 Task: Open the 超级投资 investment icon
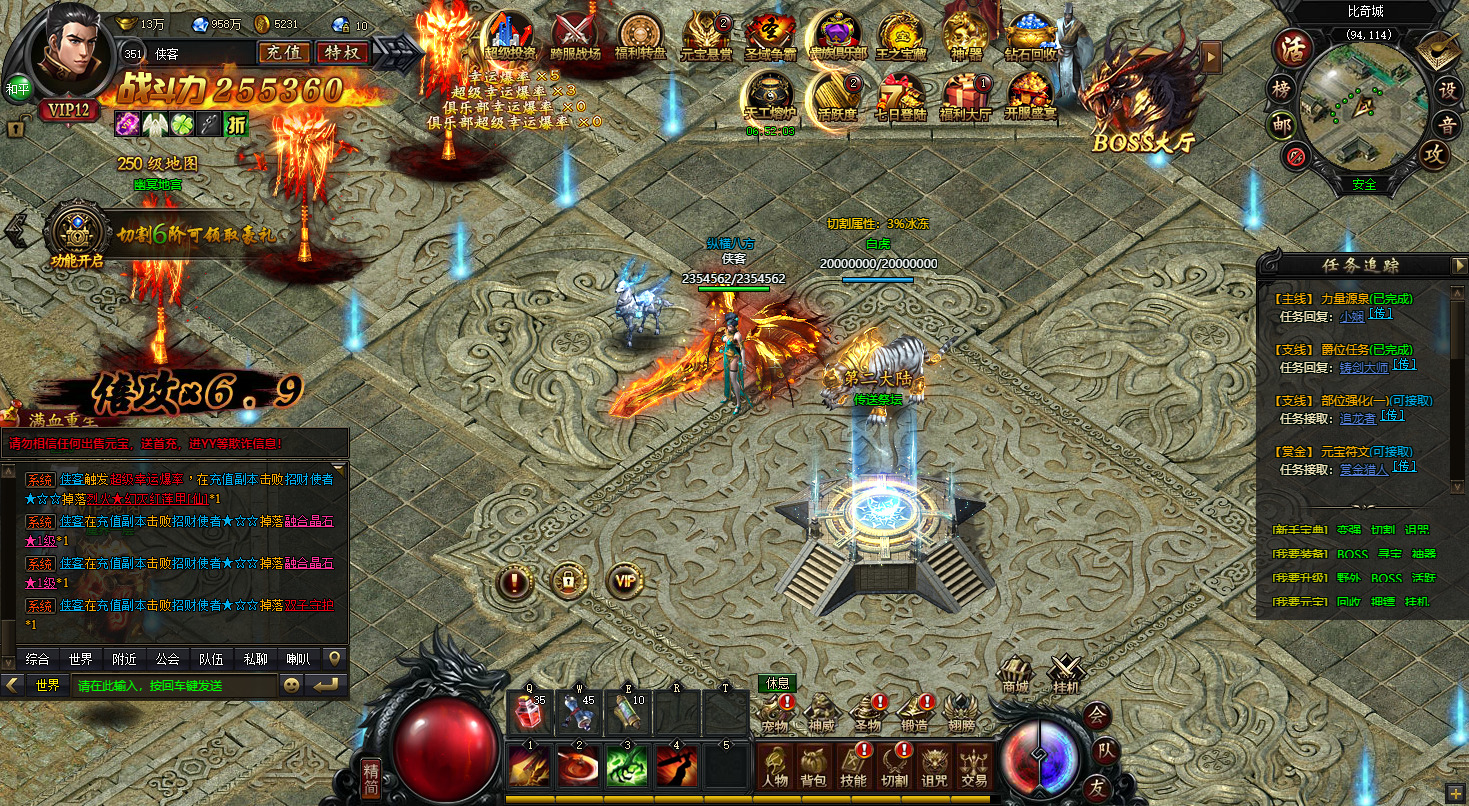tap(510, 37)
